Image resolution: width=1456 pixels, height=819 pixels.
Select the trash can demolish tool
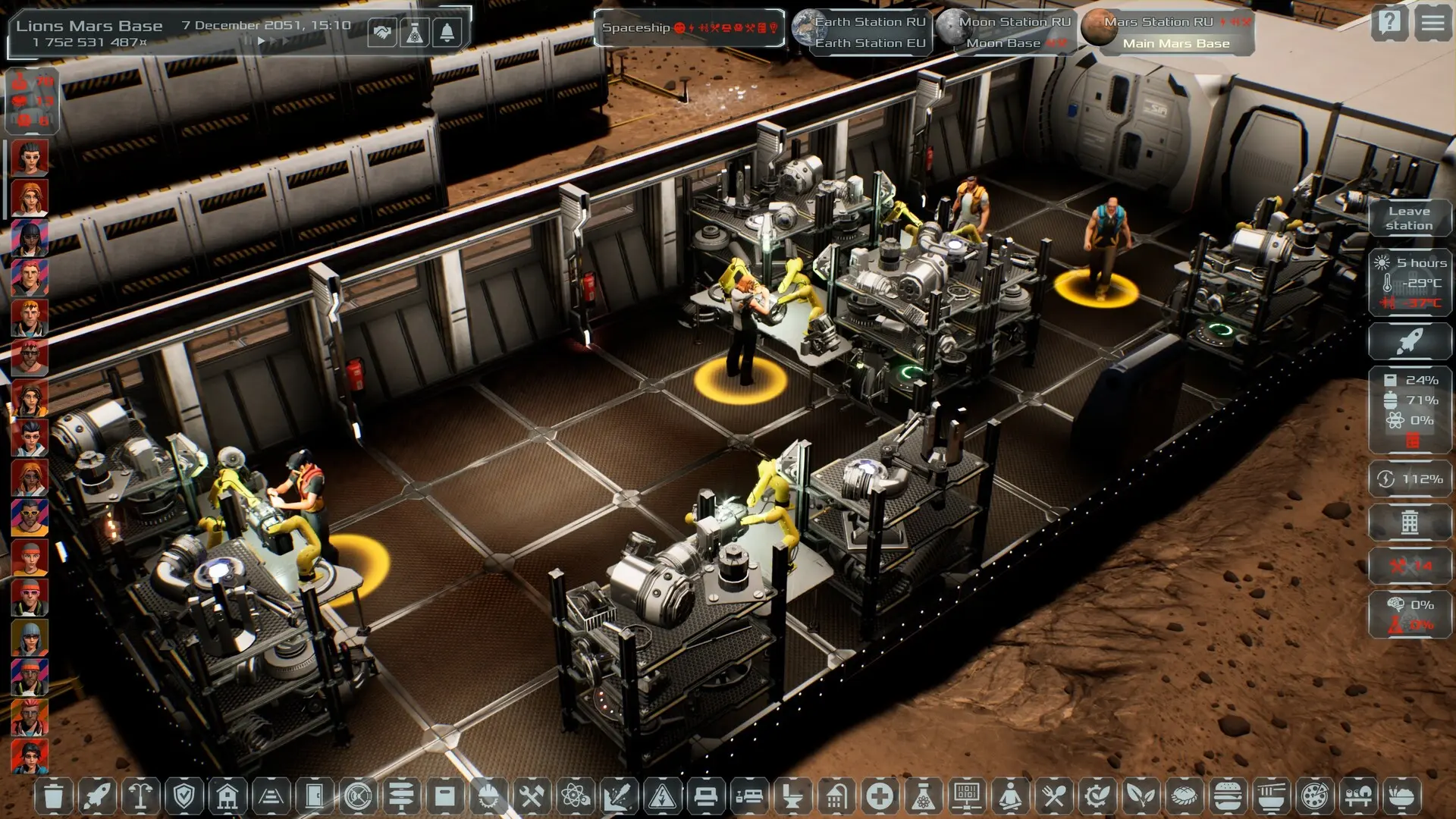pyautogui.click(x=53, y=796)
